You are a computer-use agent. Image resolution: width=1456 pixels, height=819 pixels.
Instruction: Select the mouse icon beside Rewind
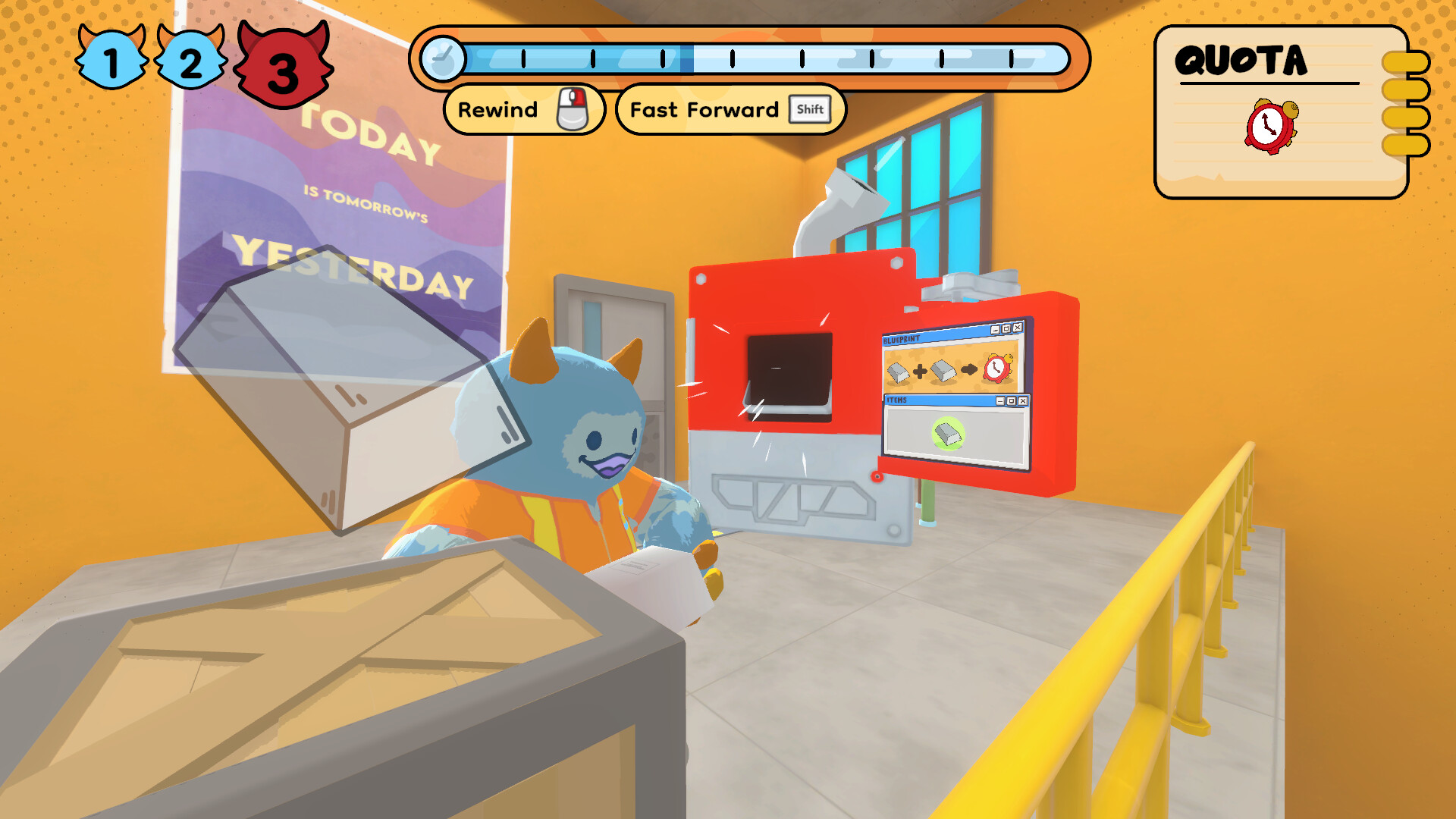(574, 109)
